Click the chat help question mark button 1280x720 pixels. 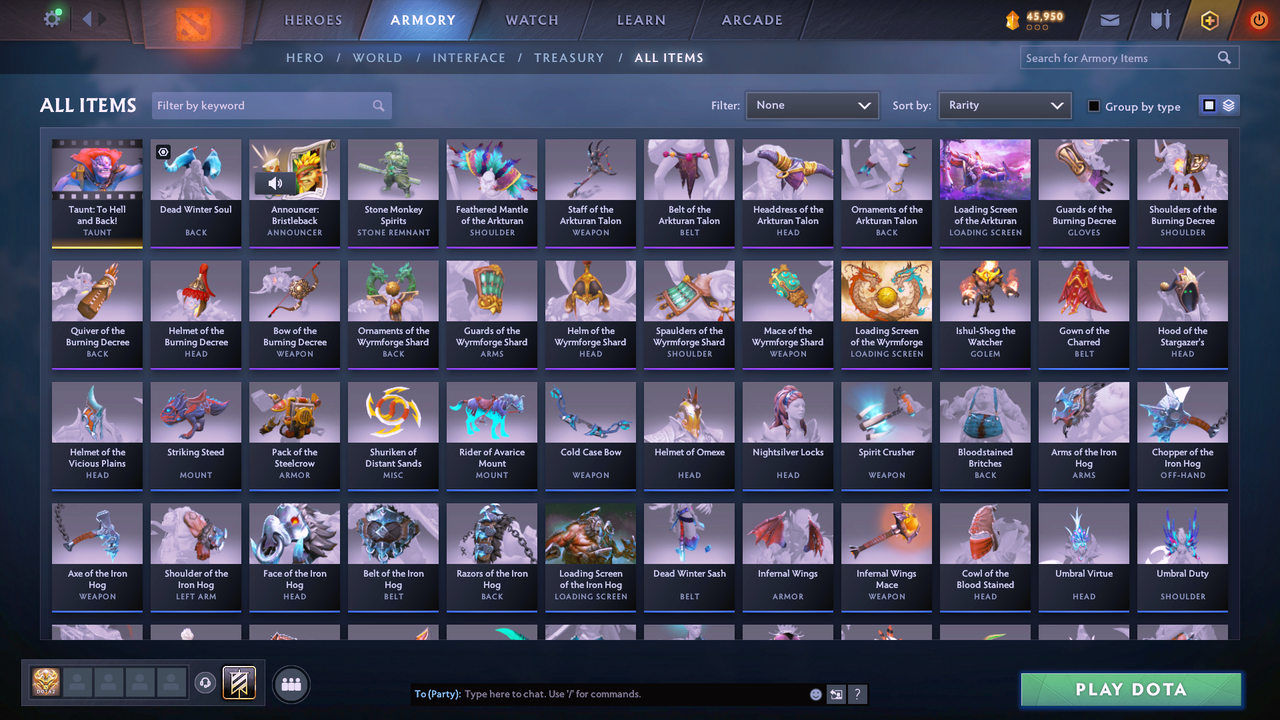(858, 693)
